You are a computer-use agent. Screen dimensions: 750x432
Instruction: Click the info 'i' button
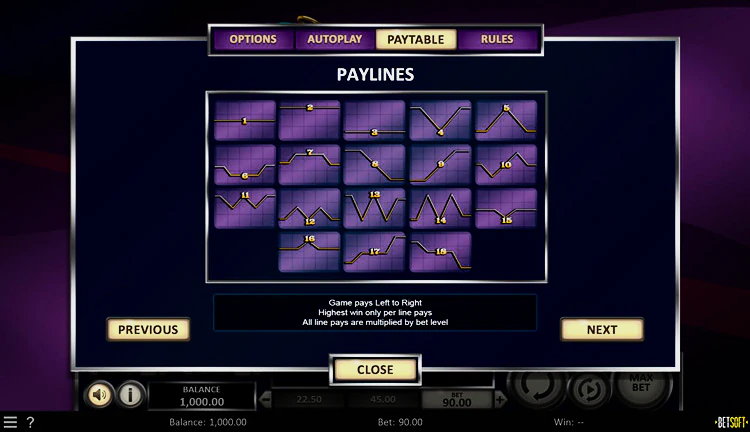point(131,394)
